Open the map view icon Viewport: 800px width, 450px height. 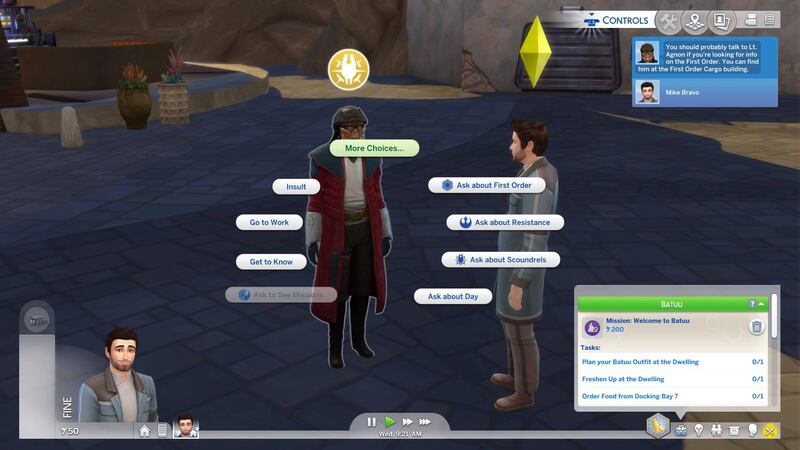[694, 20]
